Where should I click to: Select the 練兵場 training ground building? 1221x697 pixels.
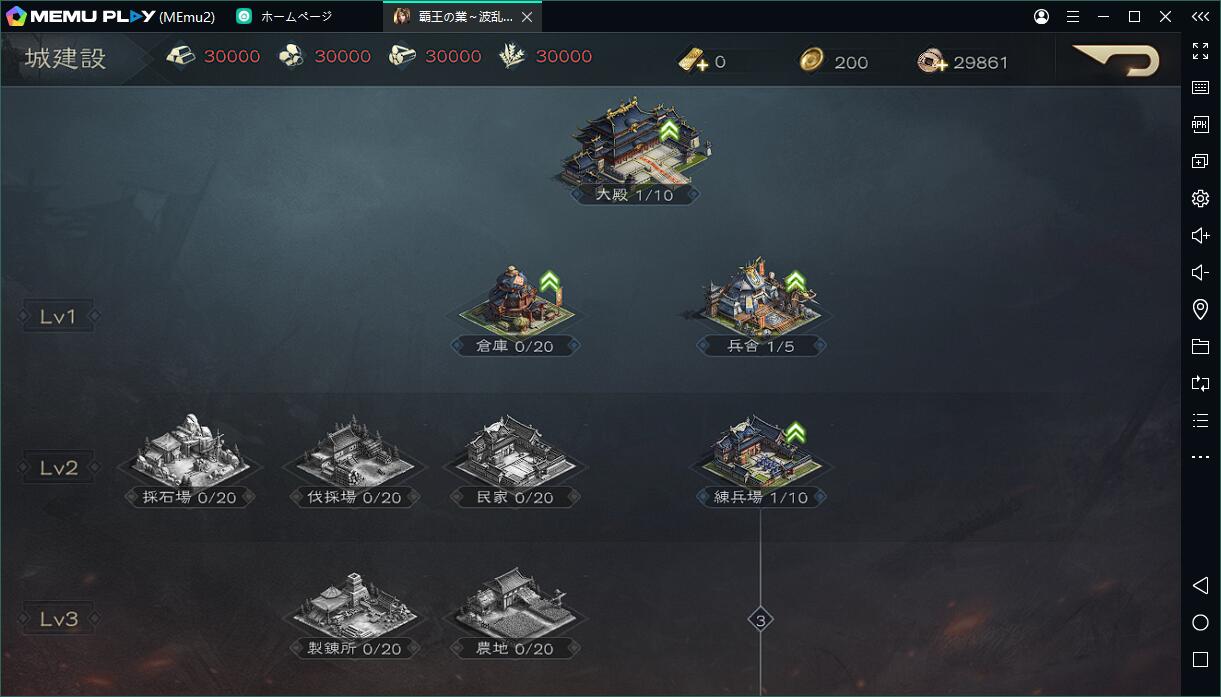click(x=760, y=455)
